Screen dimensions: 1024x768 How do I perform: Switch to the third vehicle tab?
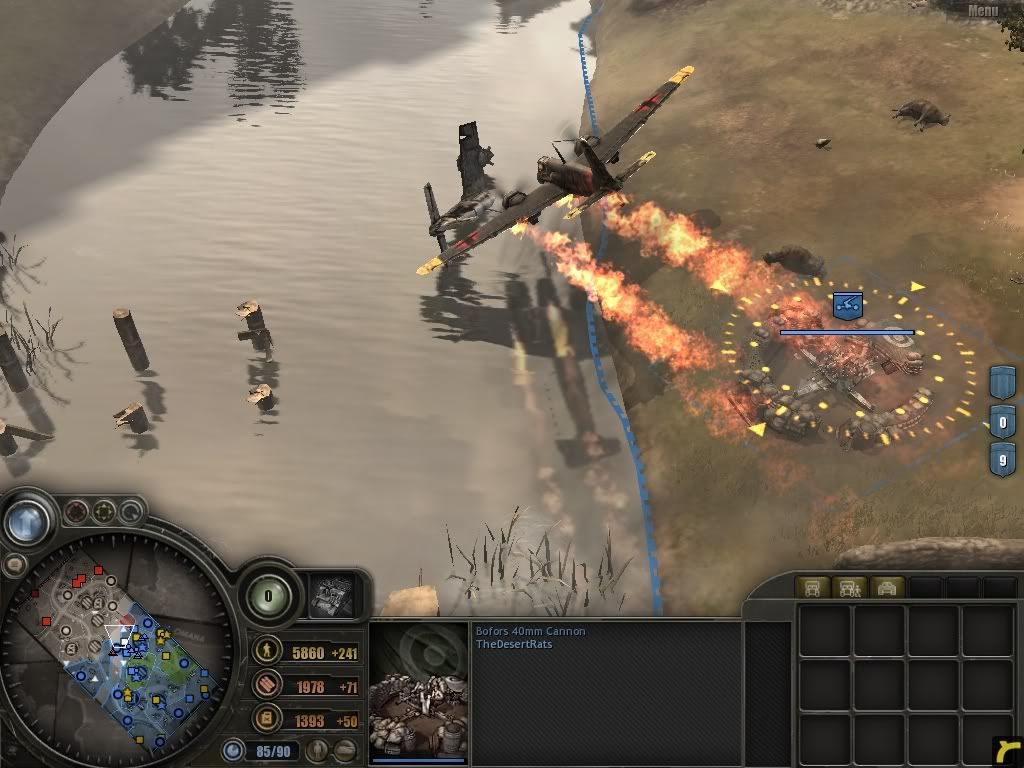[x=887, y=588]
